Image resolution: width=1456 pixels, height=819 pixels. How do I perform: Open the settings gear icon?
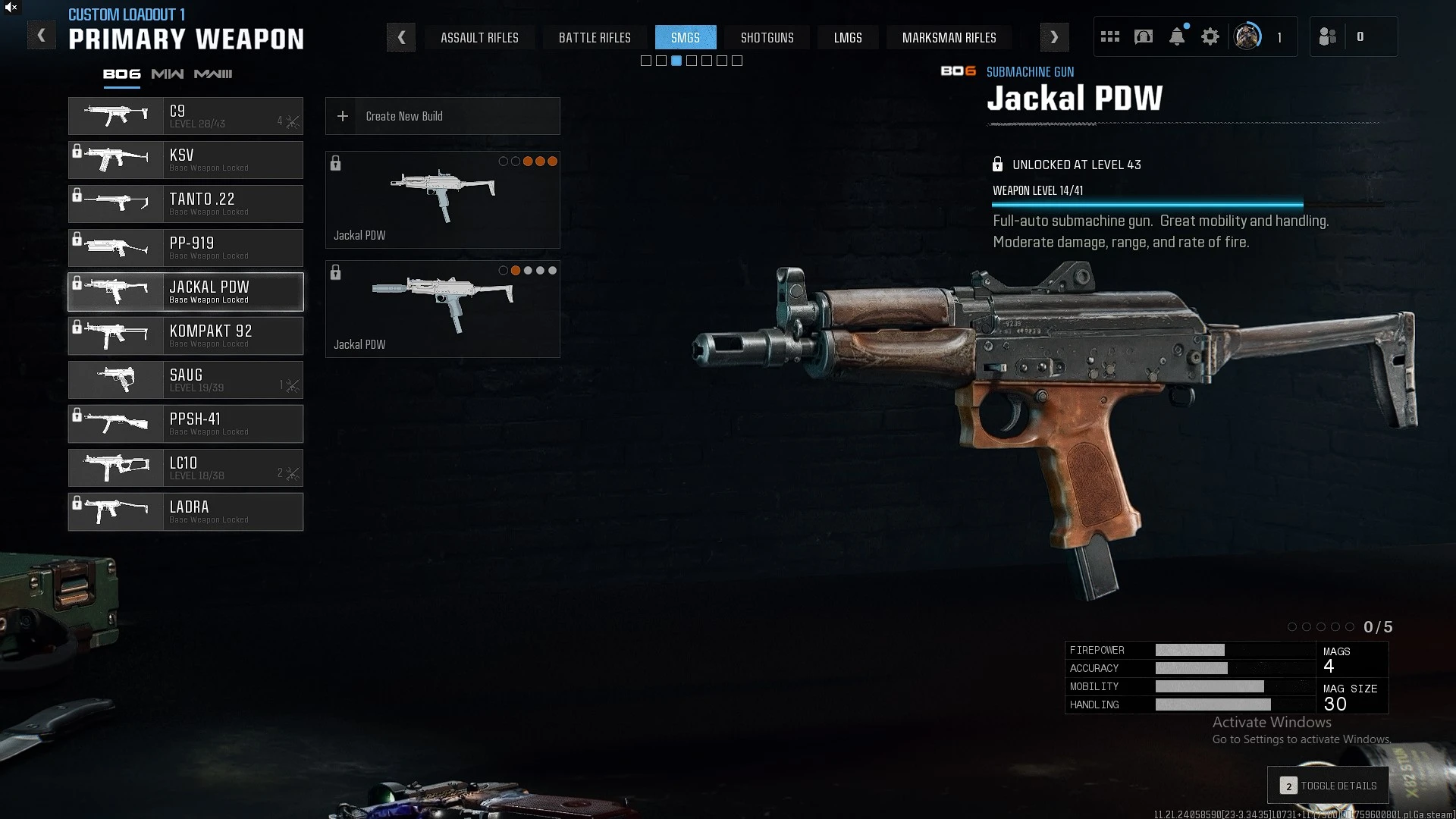tap(1210, 36)
